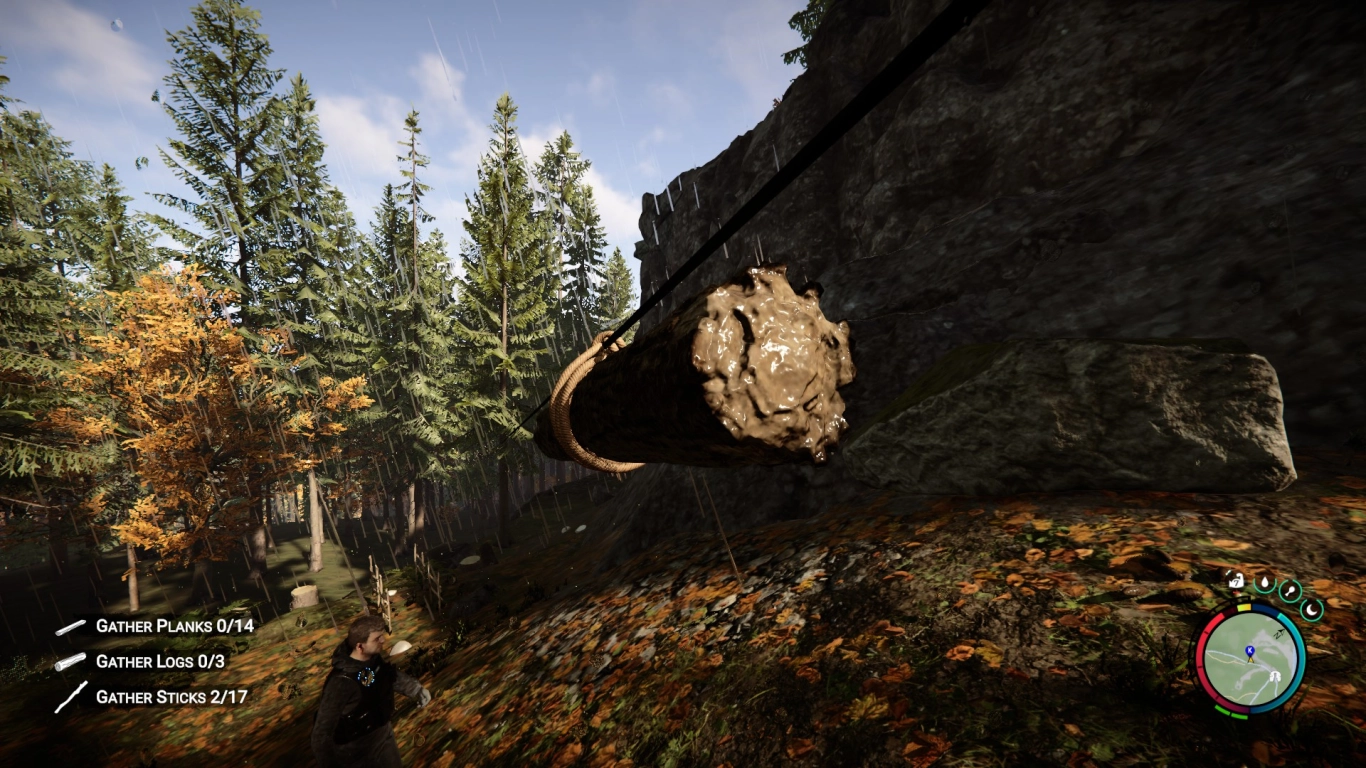Click the blue K player marker on minimap
Viewport: 1366px width, 768px height.
[x=1250, y=649]
